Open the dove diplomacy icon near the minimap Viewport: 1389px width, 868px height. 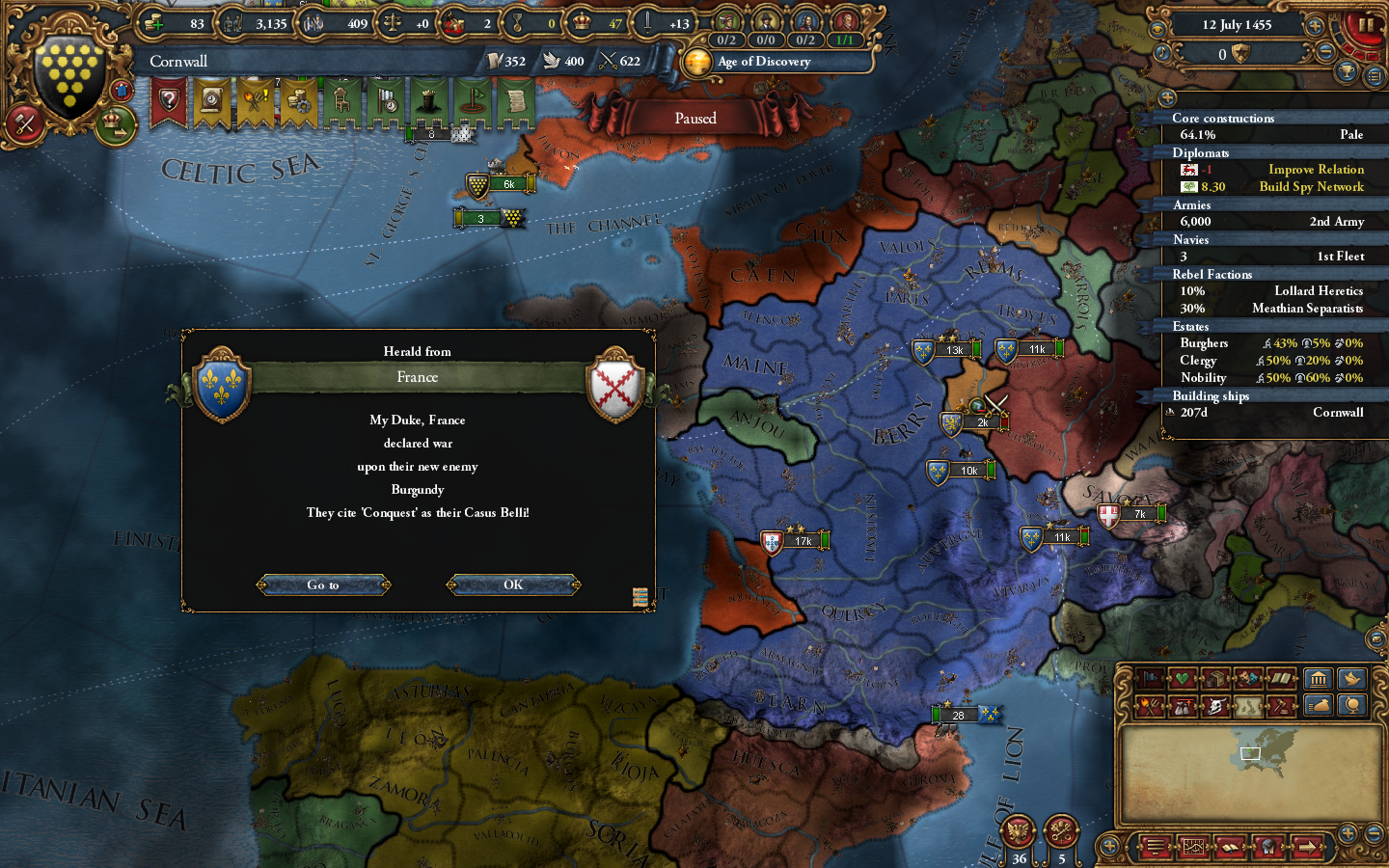(x=1350, y=678)
